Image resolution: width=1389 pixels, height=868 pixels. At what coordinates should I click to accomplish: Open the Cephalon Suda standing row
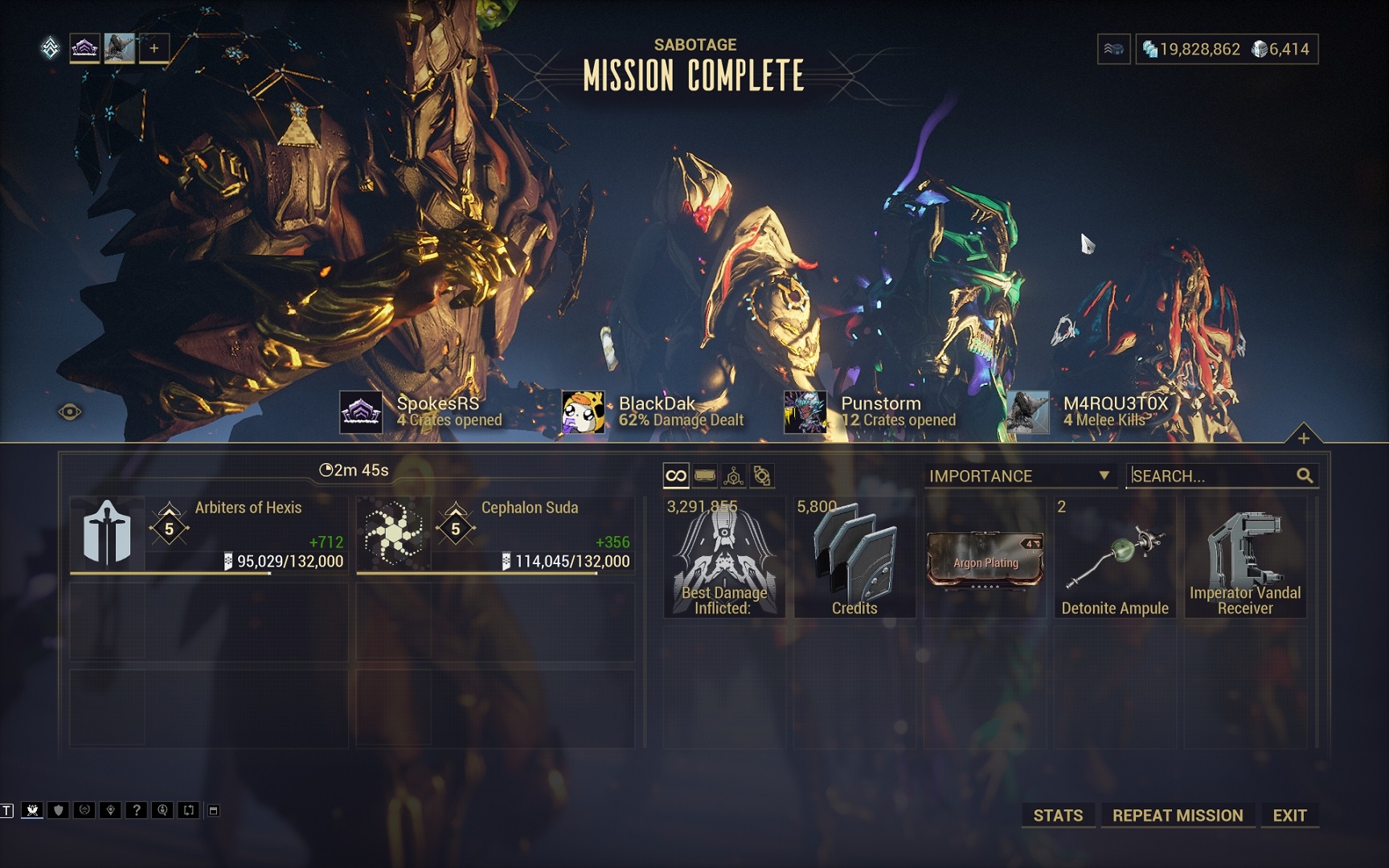point(495,534)
